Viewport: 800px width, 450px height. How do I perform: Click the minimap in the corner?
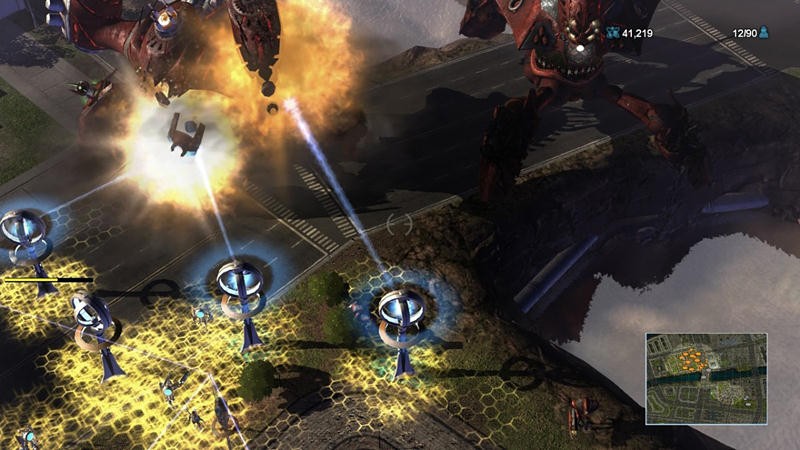706,378
